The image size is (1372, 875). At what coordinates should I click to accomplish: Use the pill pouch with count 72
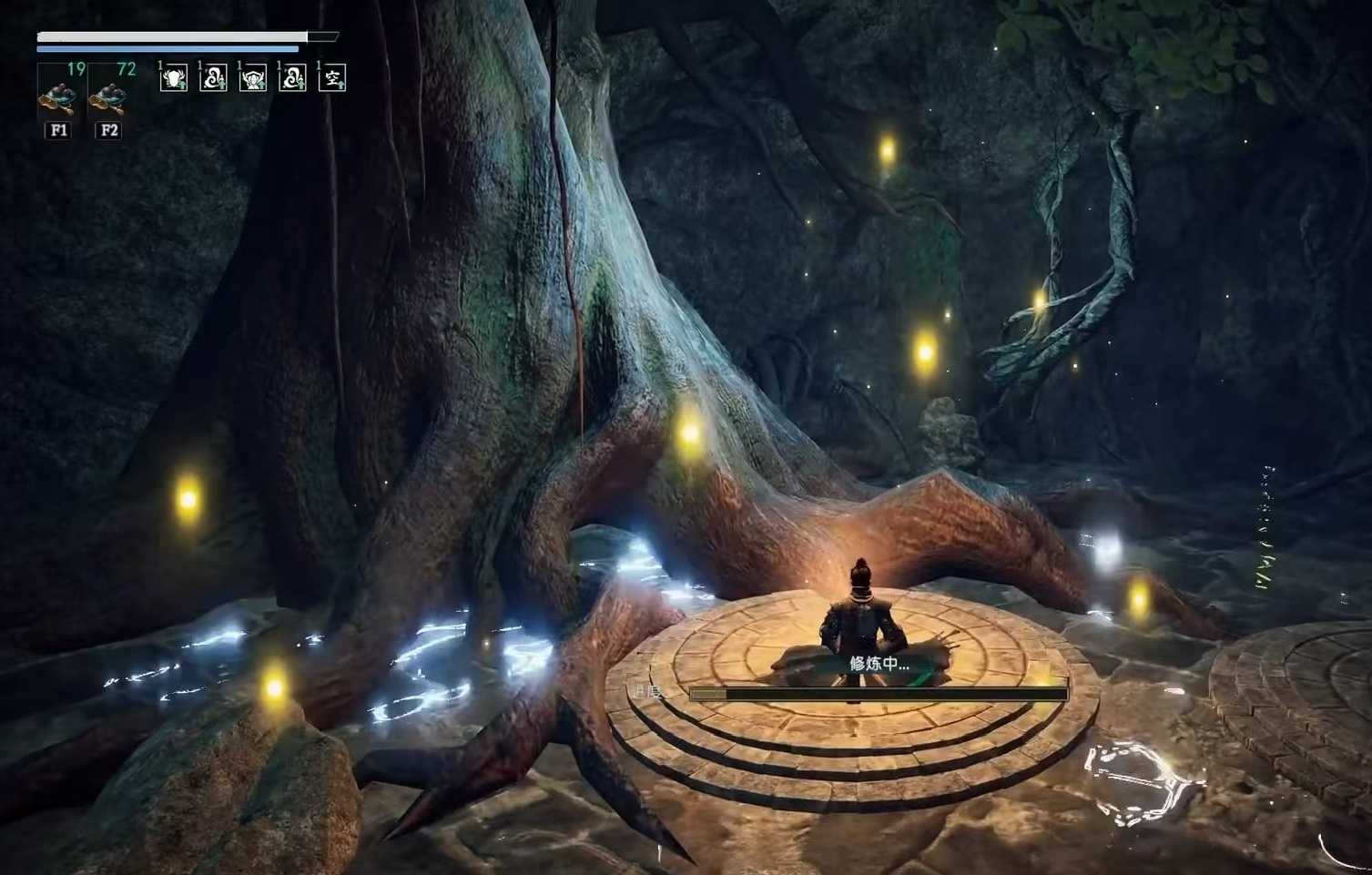tap(109, 94)
